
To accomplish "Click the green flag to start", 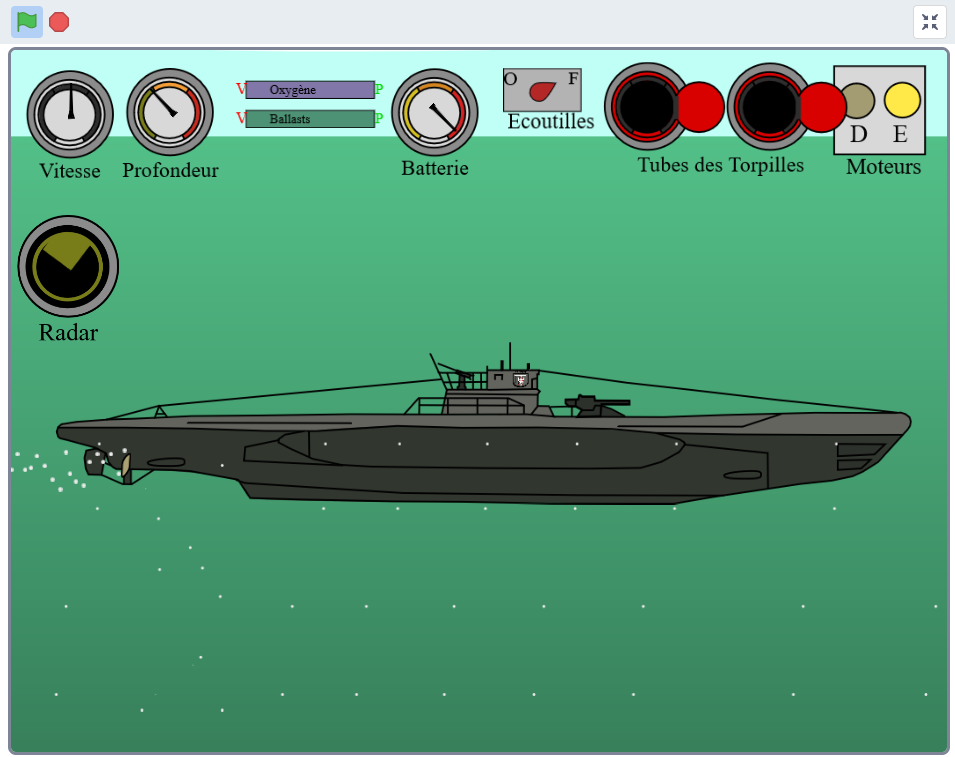I will 27,21.
